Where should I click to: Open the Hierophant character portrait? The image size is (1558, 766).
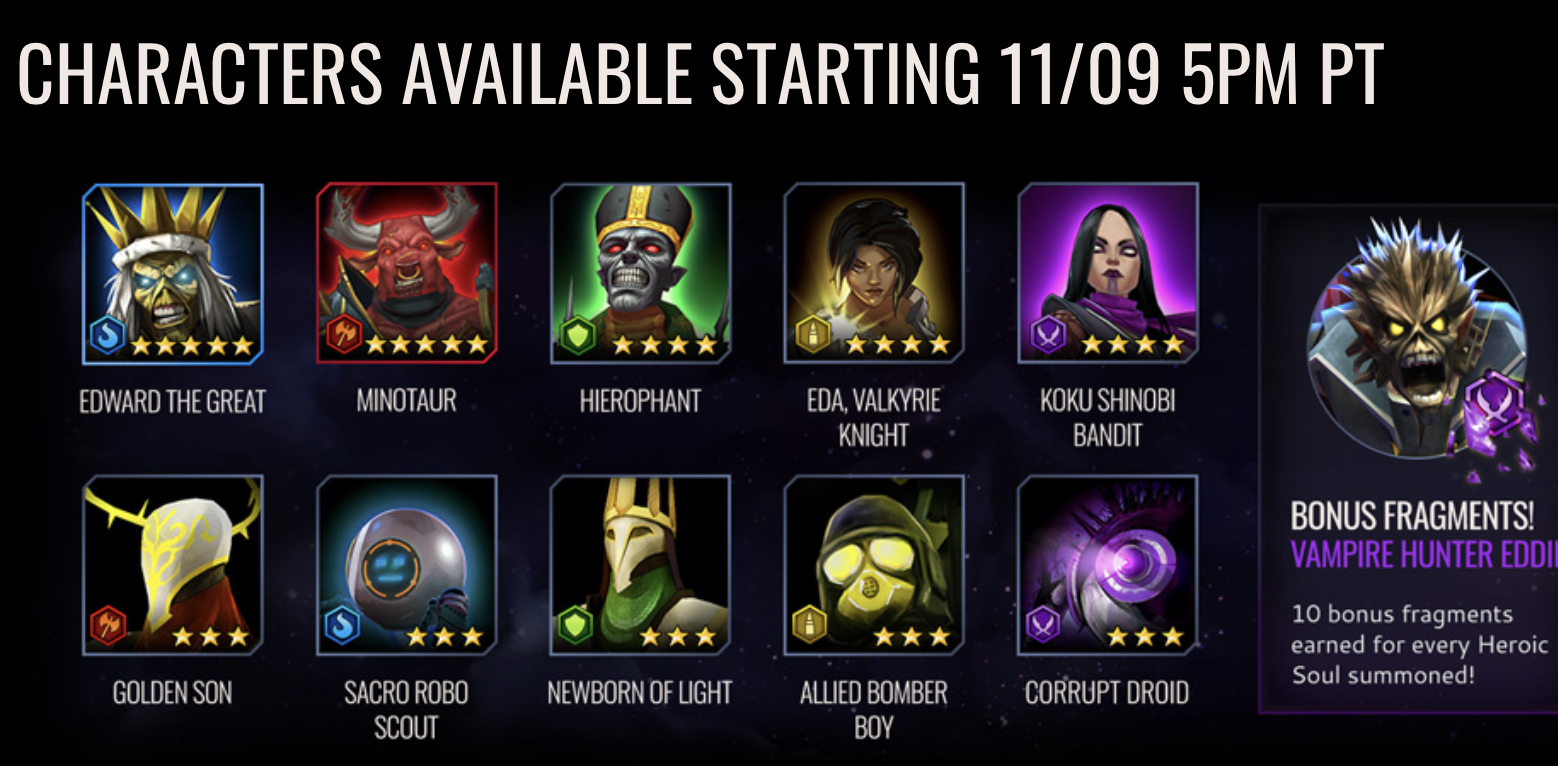[641, 273]
